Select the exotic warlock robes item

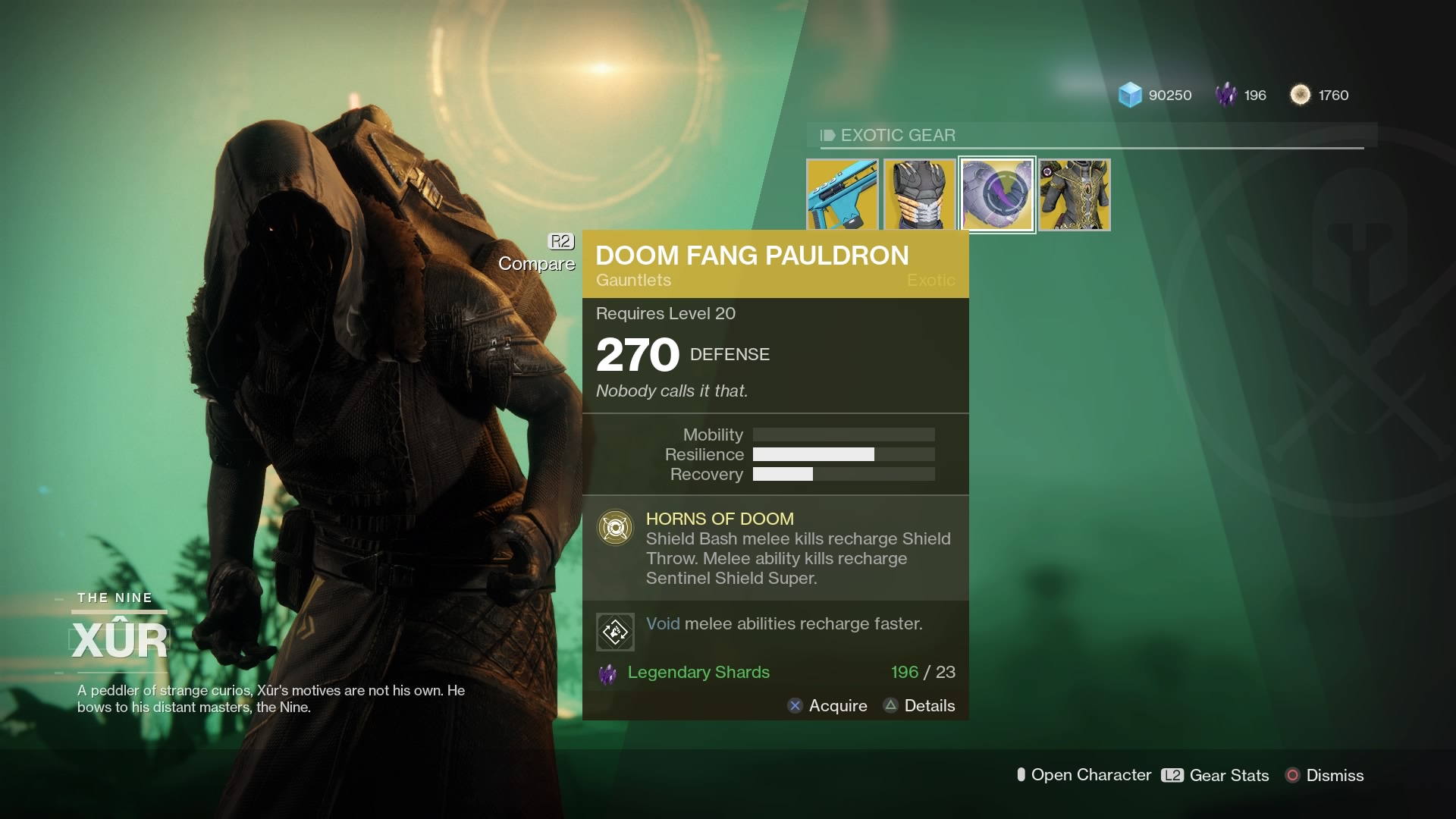1074,194
